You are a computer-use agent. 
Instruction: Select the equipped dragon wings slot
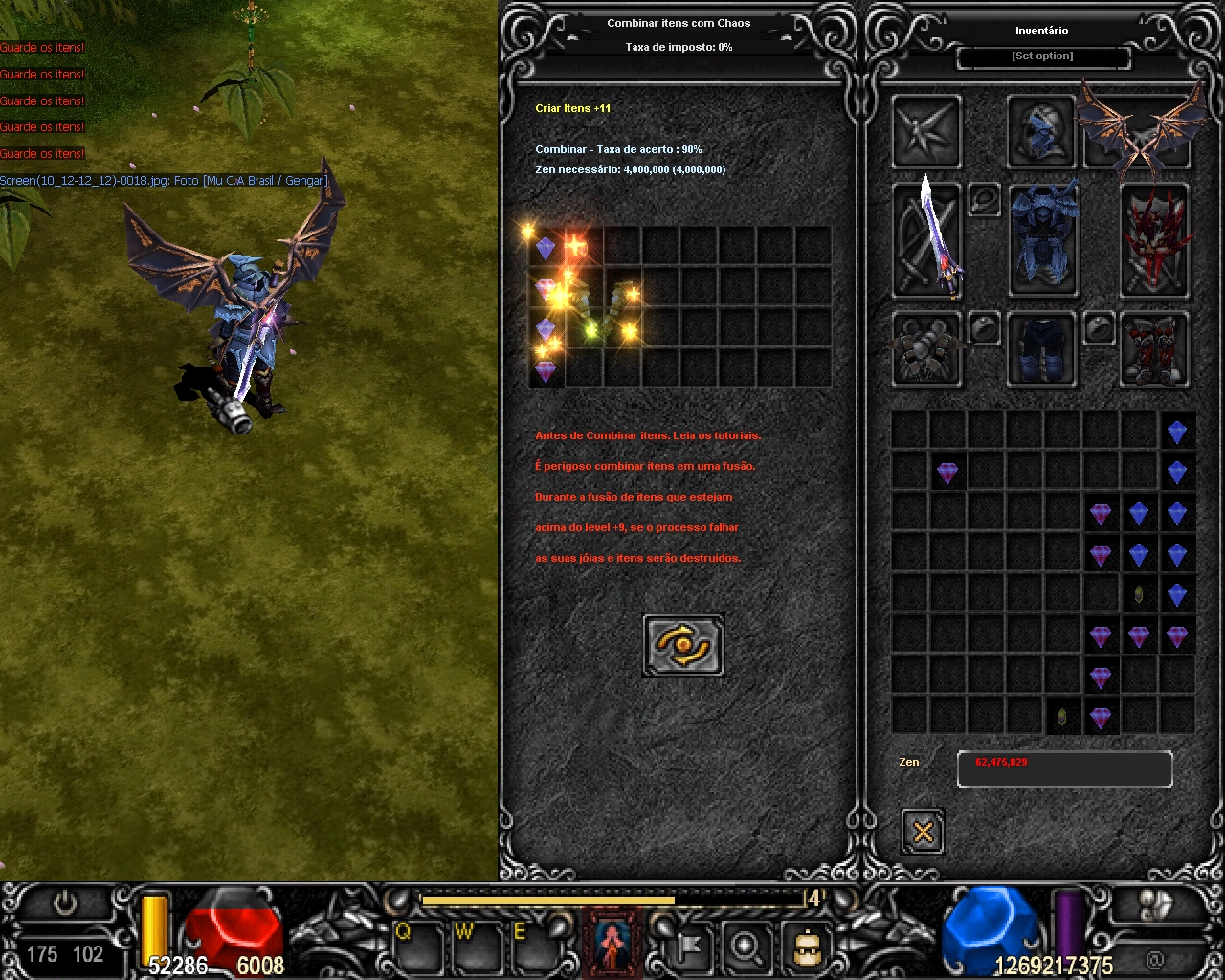click(1139, 131)
